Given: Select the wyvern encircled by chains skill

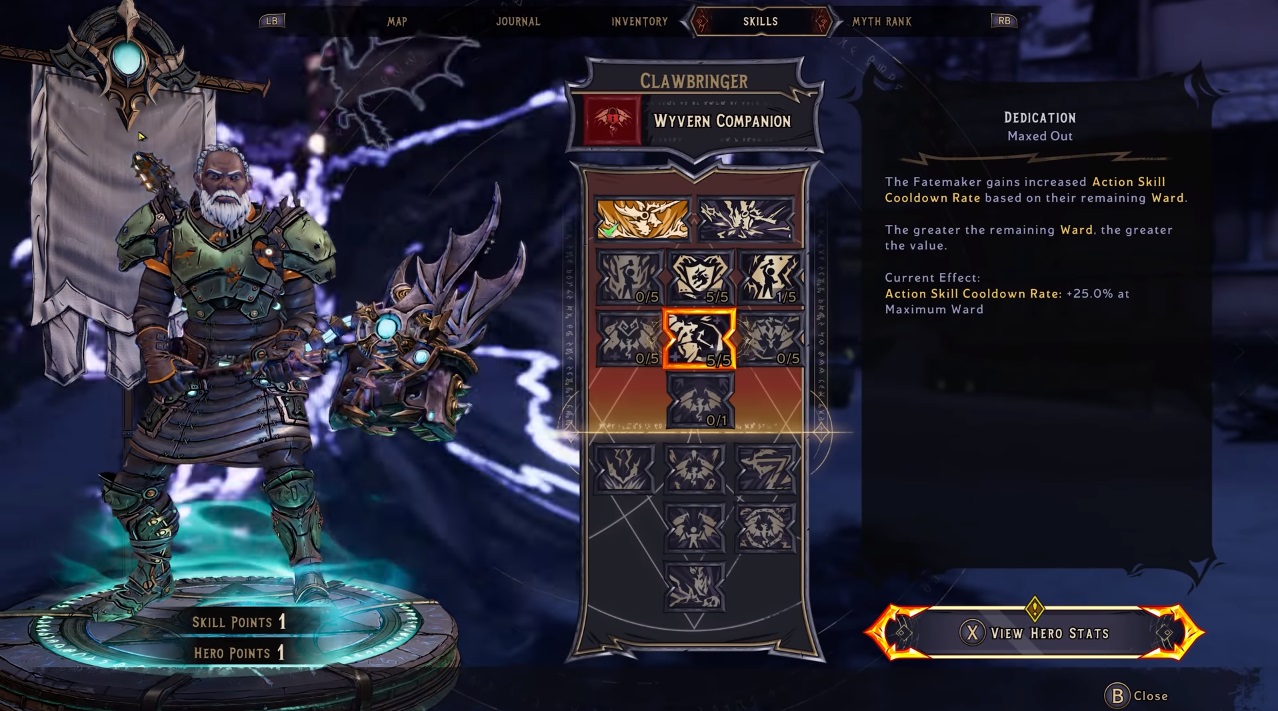Looking at the screenshot, I should 767,527.
